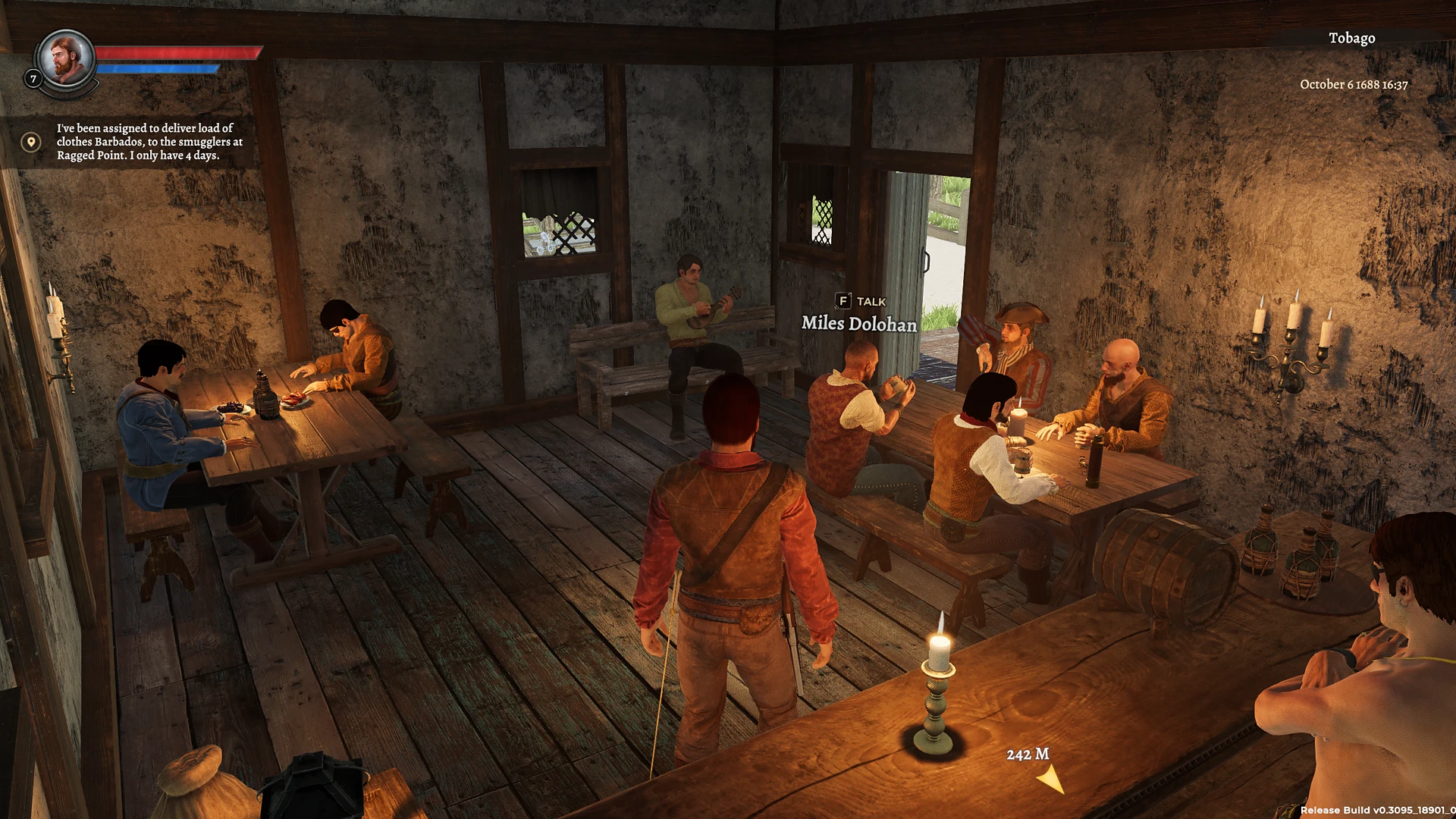Click the F key talk prompt icon
This screenshot has height=819, width=1456.
click(x=842, y=302)
